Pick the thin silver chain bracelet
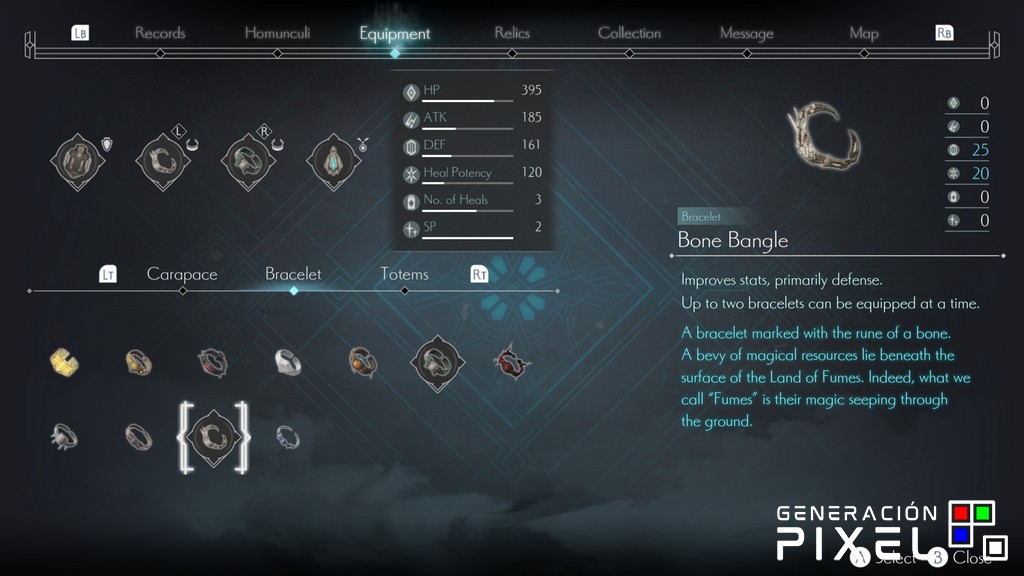This screenshot has width=1024, height=576. [288, 435]
